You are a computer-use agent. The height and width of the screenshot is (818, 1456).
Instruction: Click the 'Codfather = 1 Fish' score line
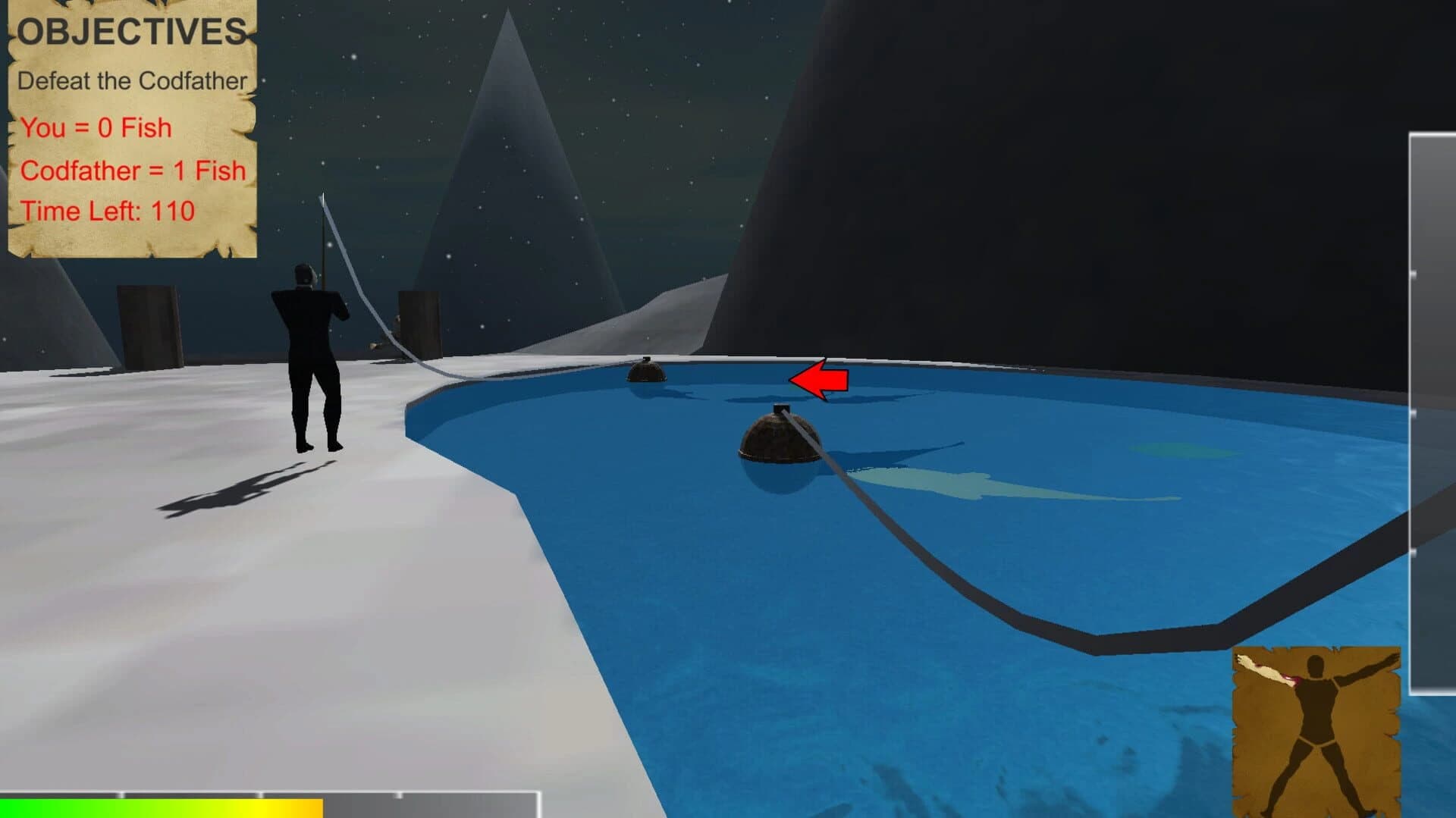click(133, 171)
